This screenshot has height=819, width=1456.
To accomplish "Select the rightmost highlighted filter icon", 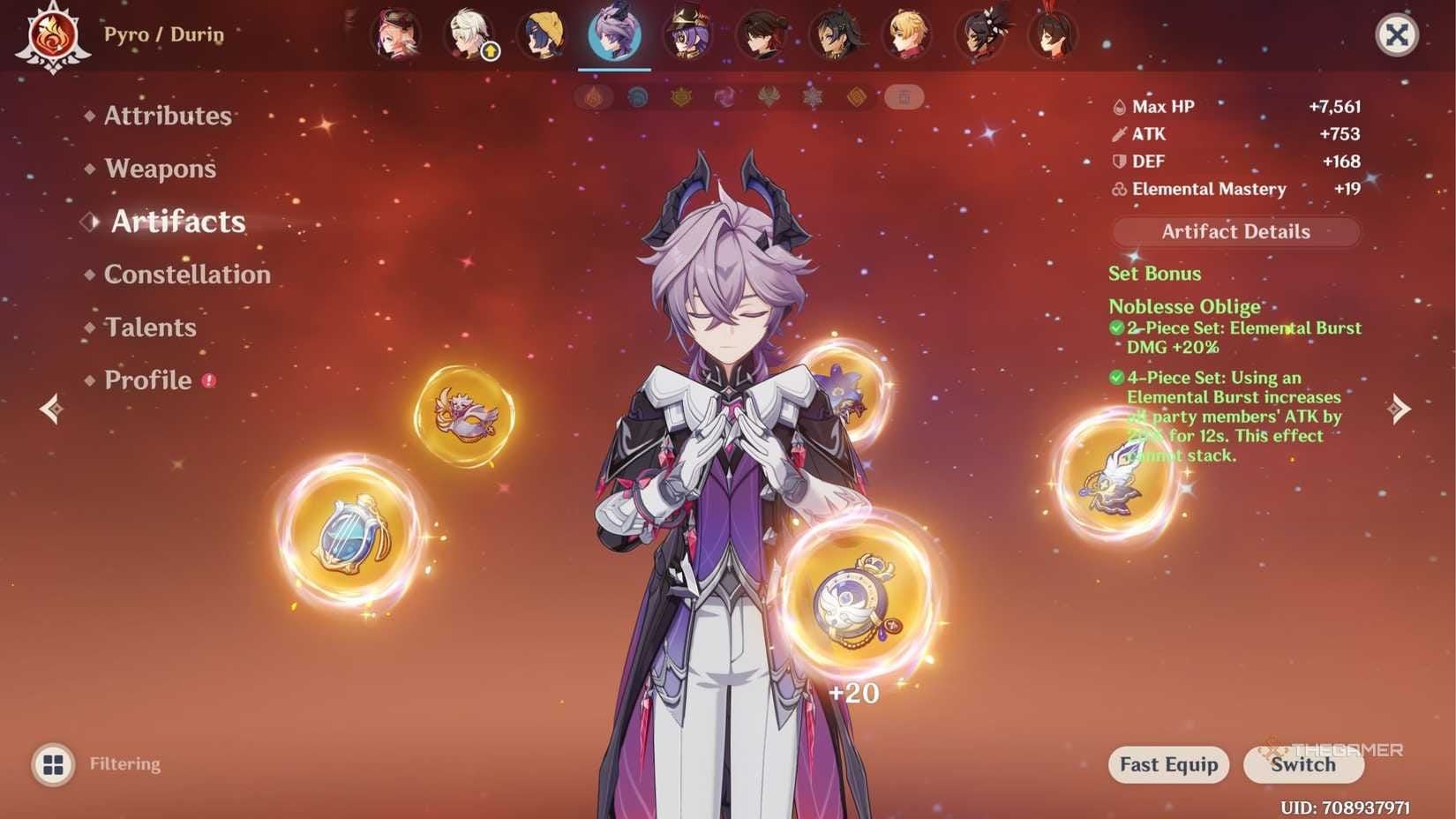I will pyautogui.click(x=904, y=98).
